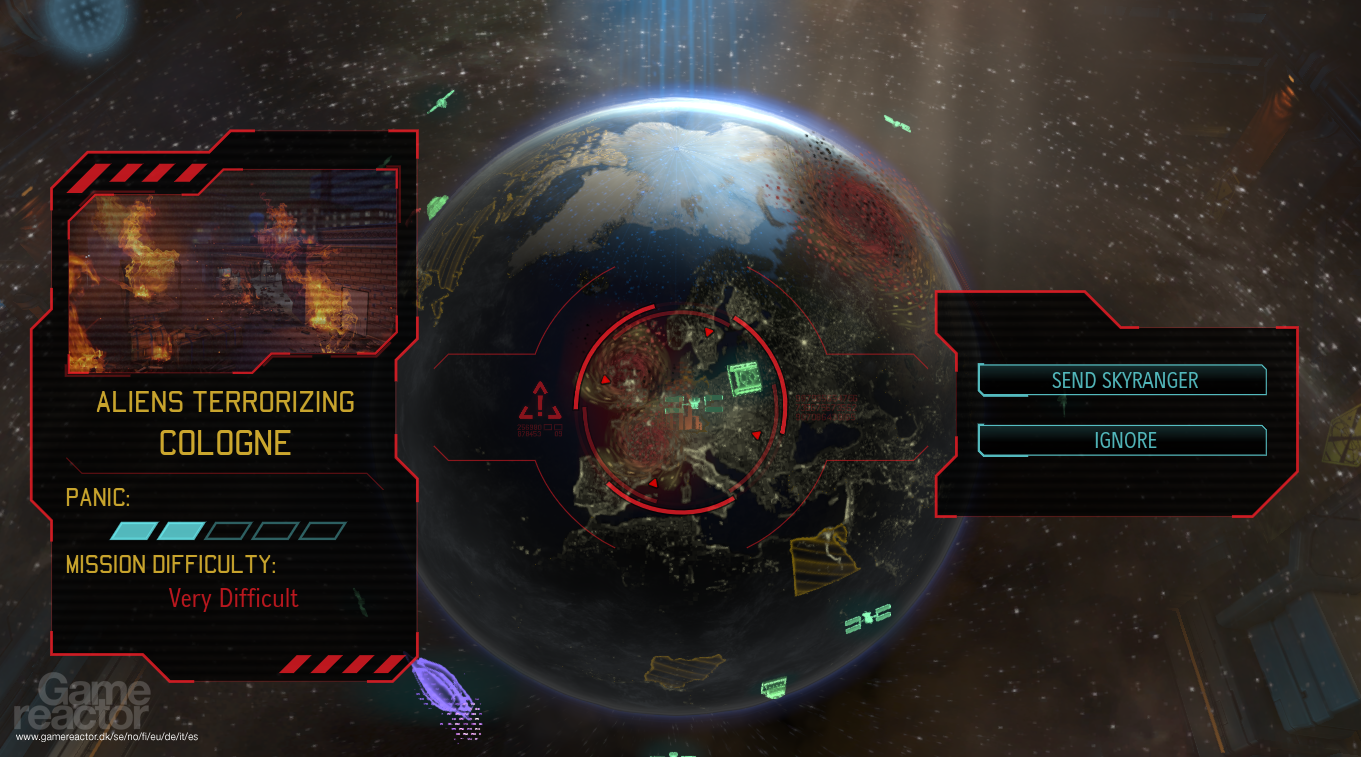Click the SEND SKYRANGER button
Image resolution: width=1361 pixels, height=757 pixels.
[1121, 380]
